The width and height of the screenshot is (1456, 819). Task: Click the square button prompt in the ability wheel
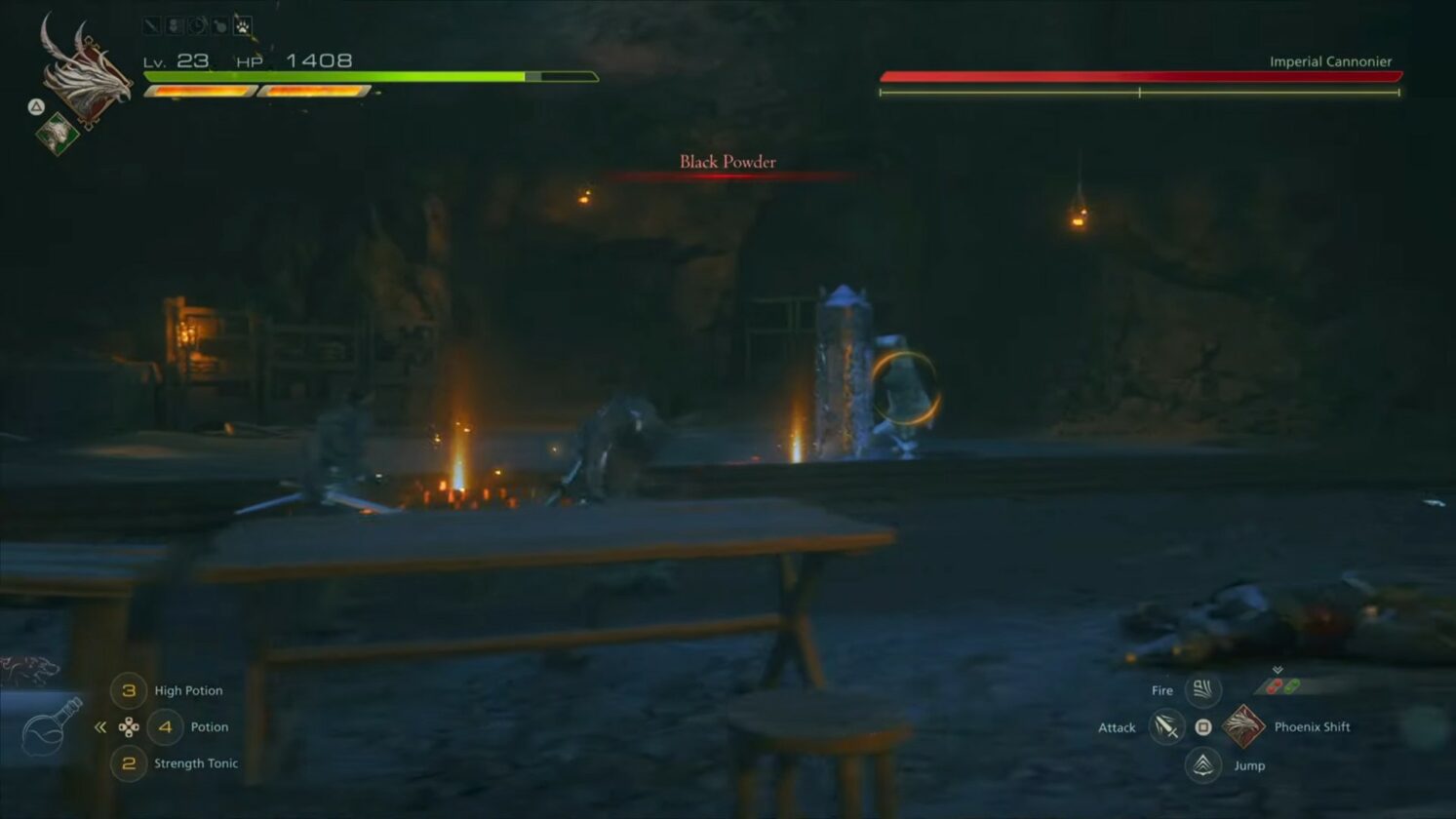point(1203,727)
